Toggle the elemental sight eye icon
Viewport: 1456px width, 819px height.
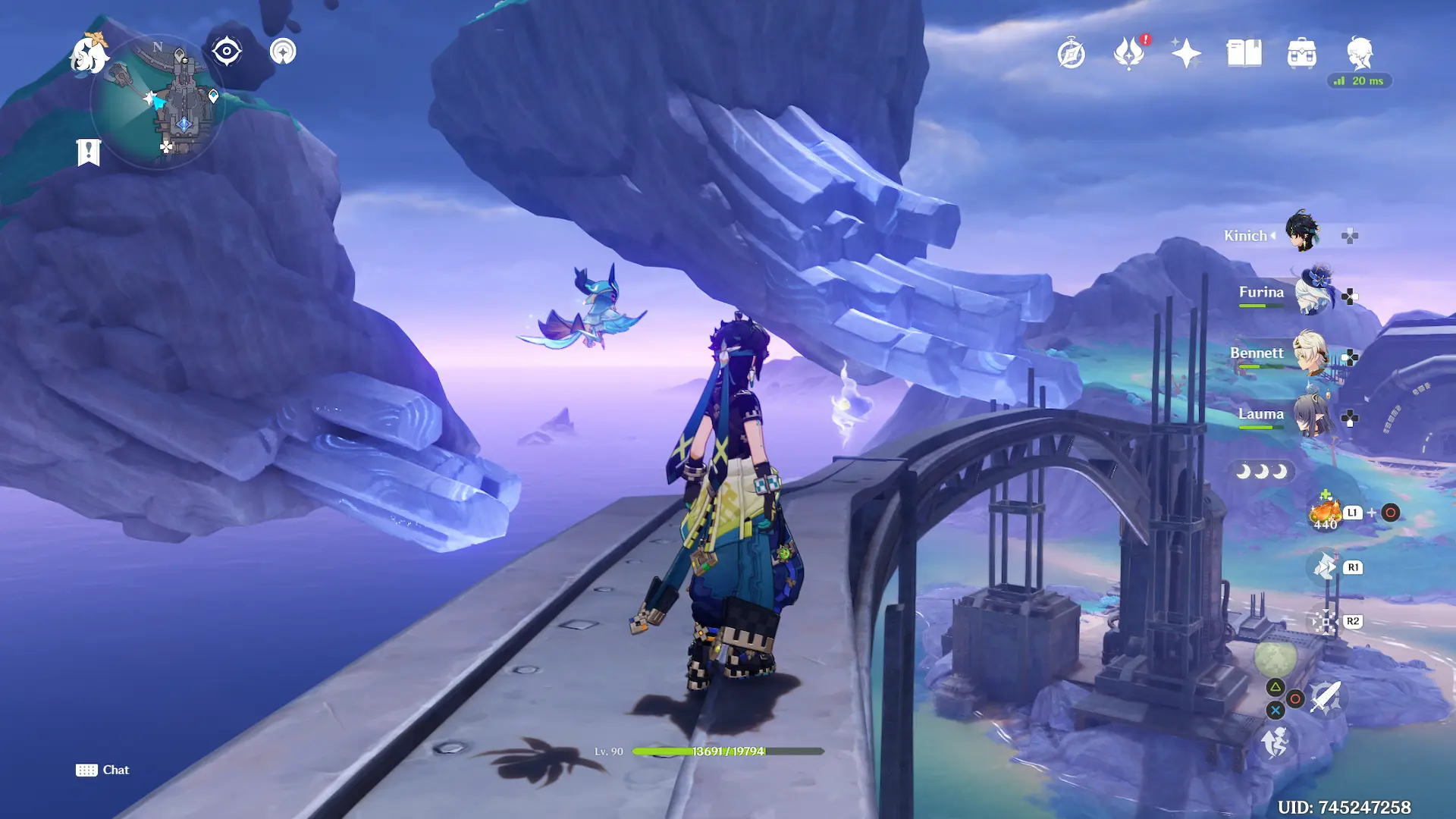pyautogui.click(x=226, y=52)
